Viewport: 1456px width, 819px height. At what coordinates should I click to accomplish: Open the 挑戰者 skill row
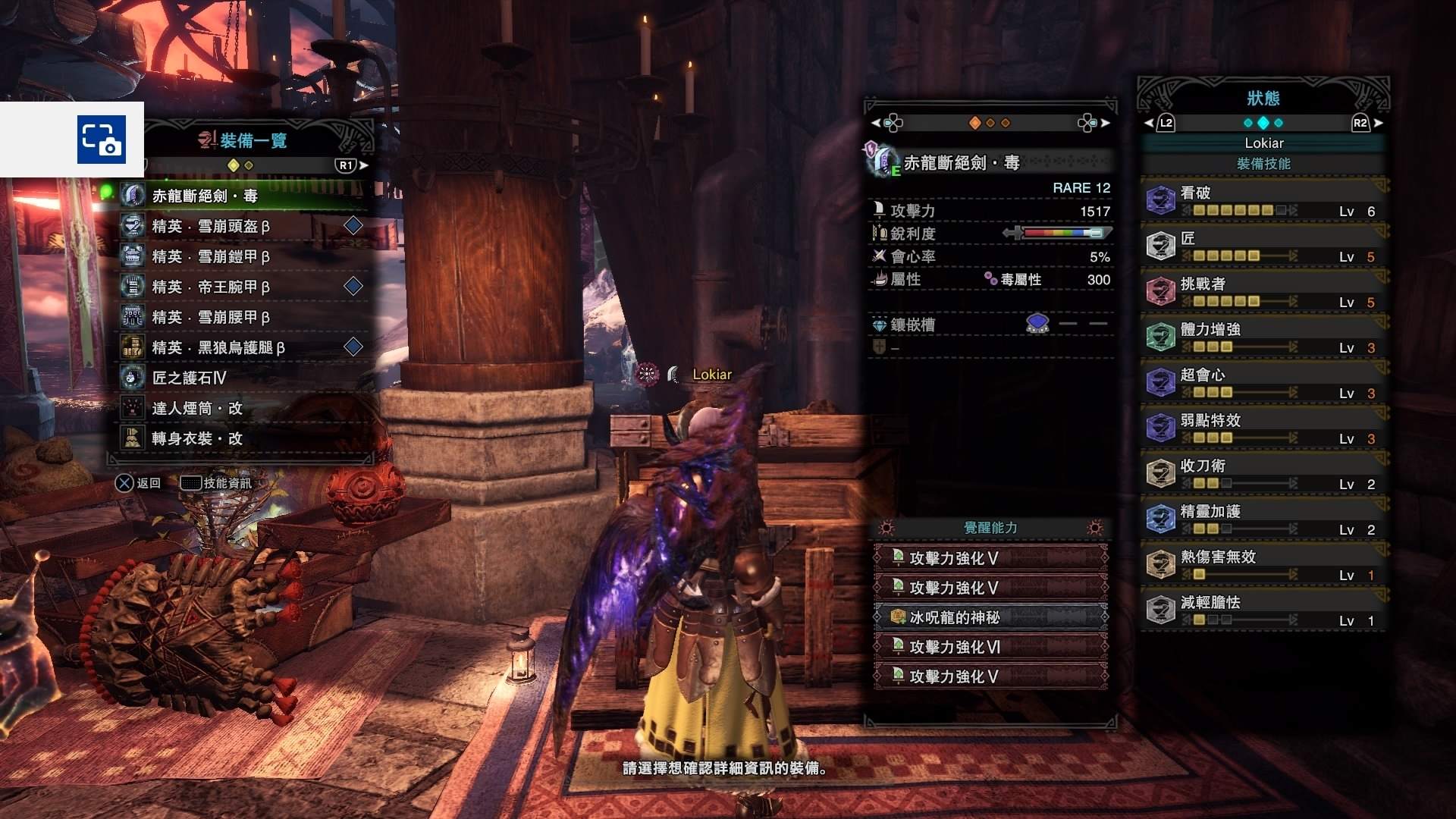click(x=1263, y=292)
